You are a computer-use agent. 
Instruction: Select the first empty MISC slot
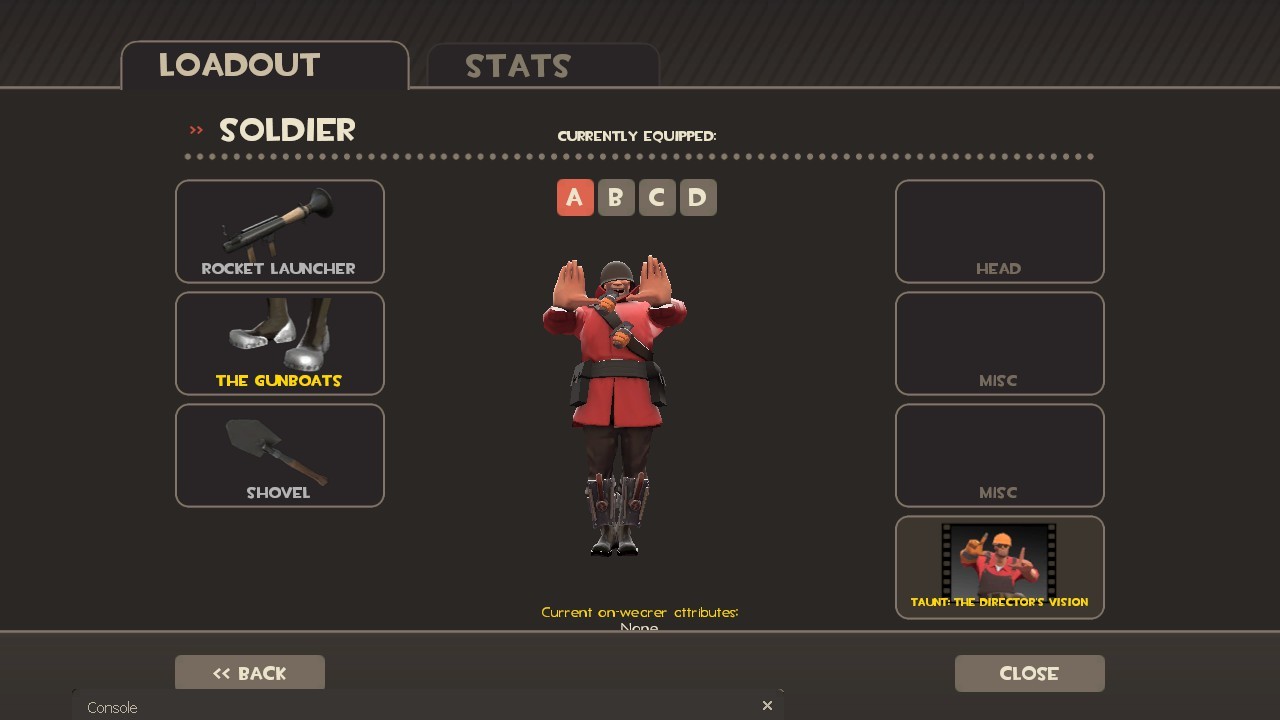pyautogui.click(x=999, y=343)
